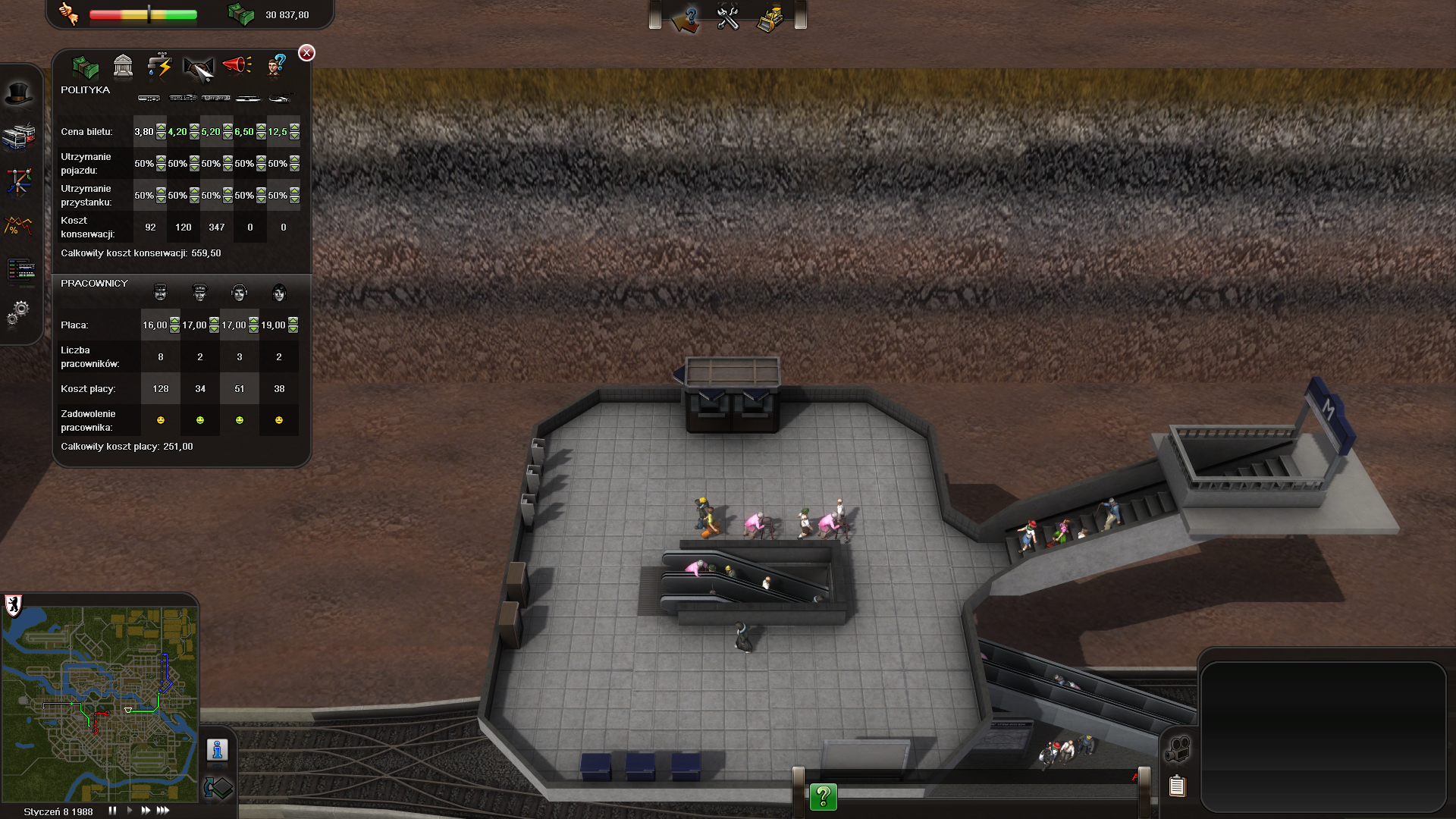Open the bus and tram vehicles menu

point(19,137)
